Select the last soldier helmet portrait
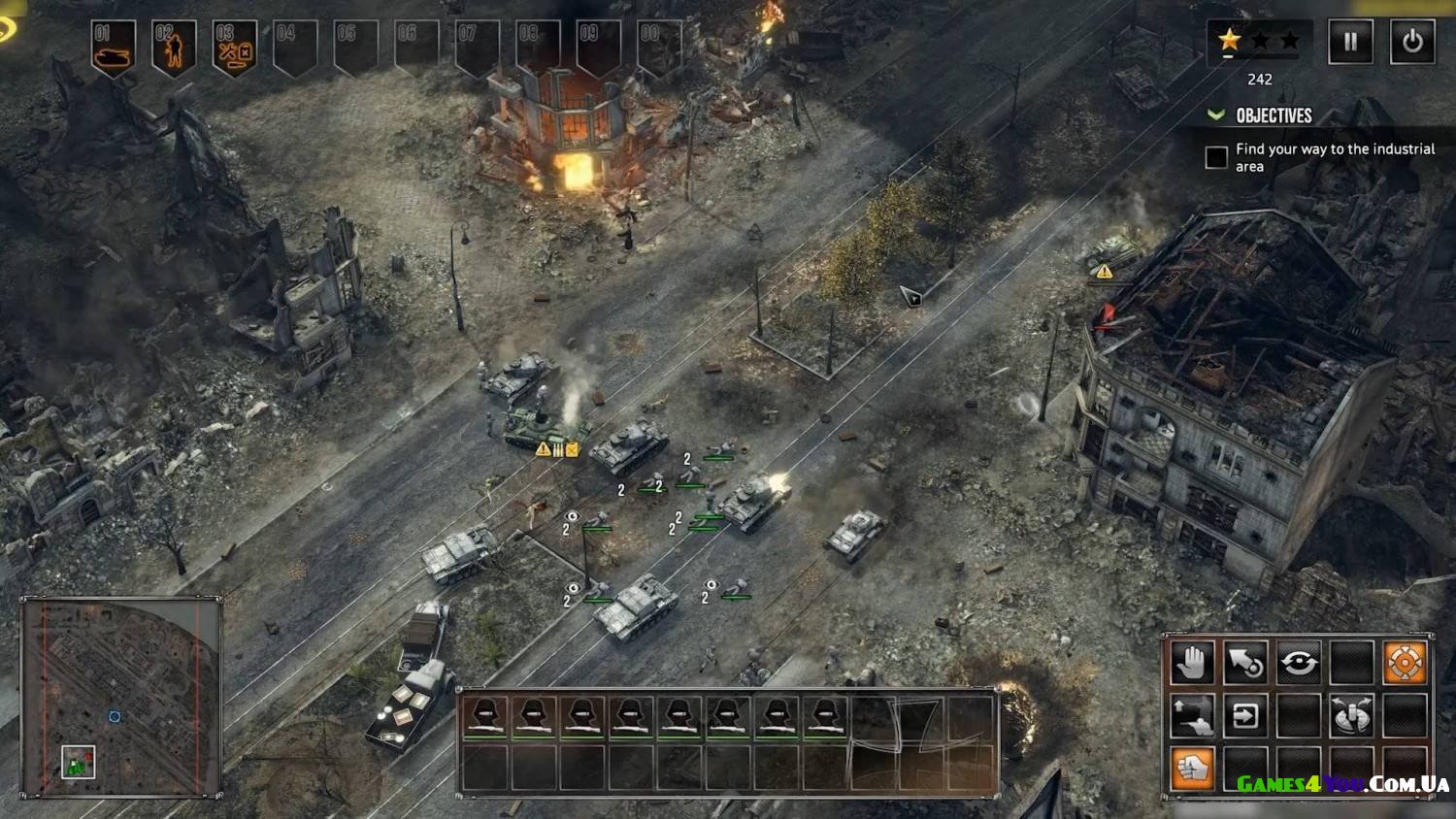1456x819 pixels. point(825,718)
